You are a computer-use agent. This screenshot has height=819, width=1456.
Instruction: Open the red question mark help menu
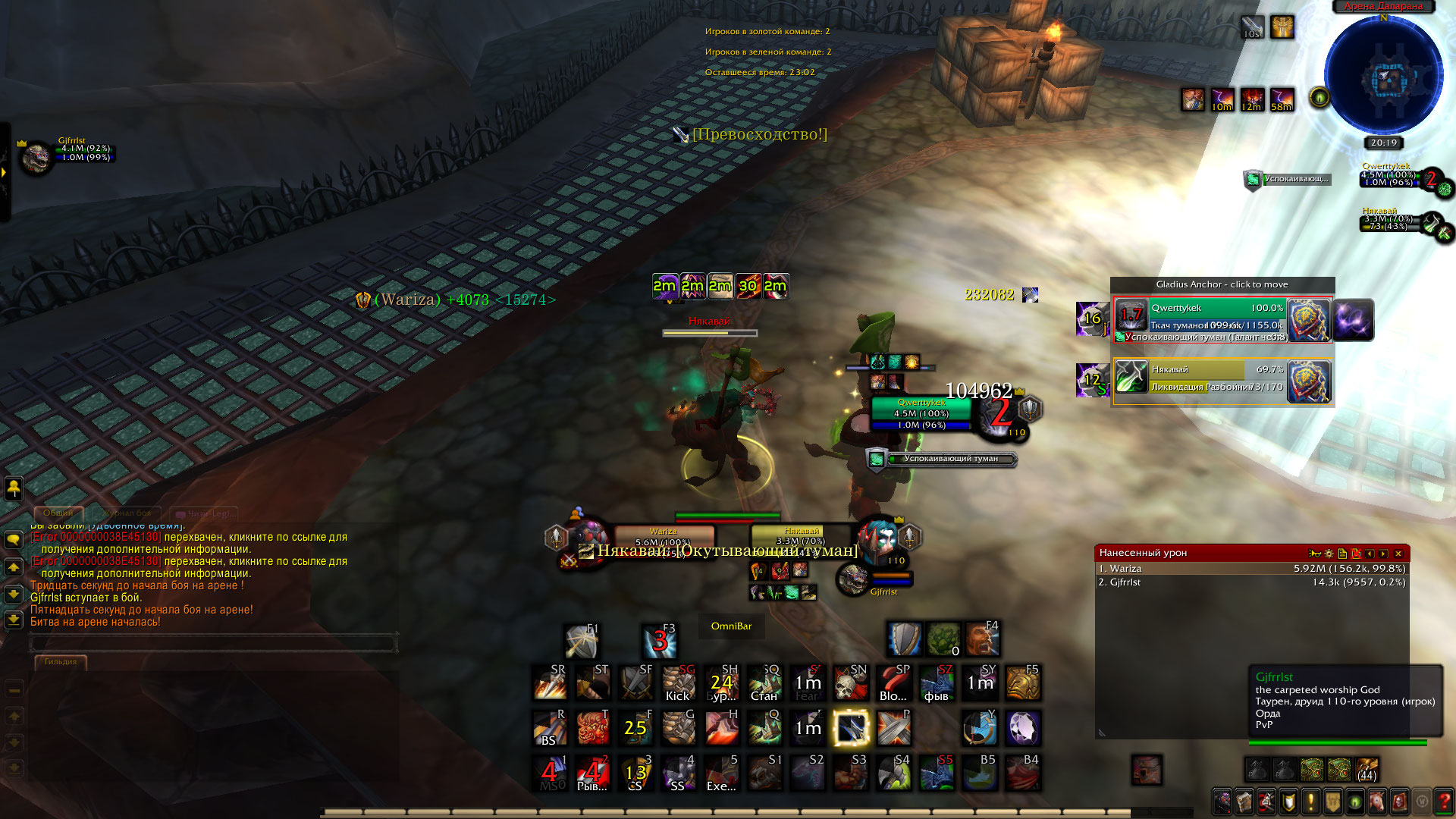pos(1444,801)
